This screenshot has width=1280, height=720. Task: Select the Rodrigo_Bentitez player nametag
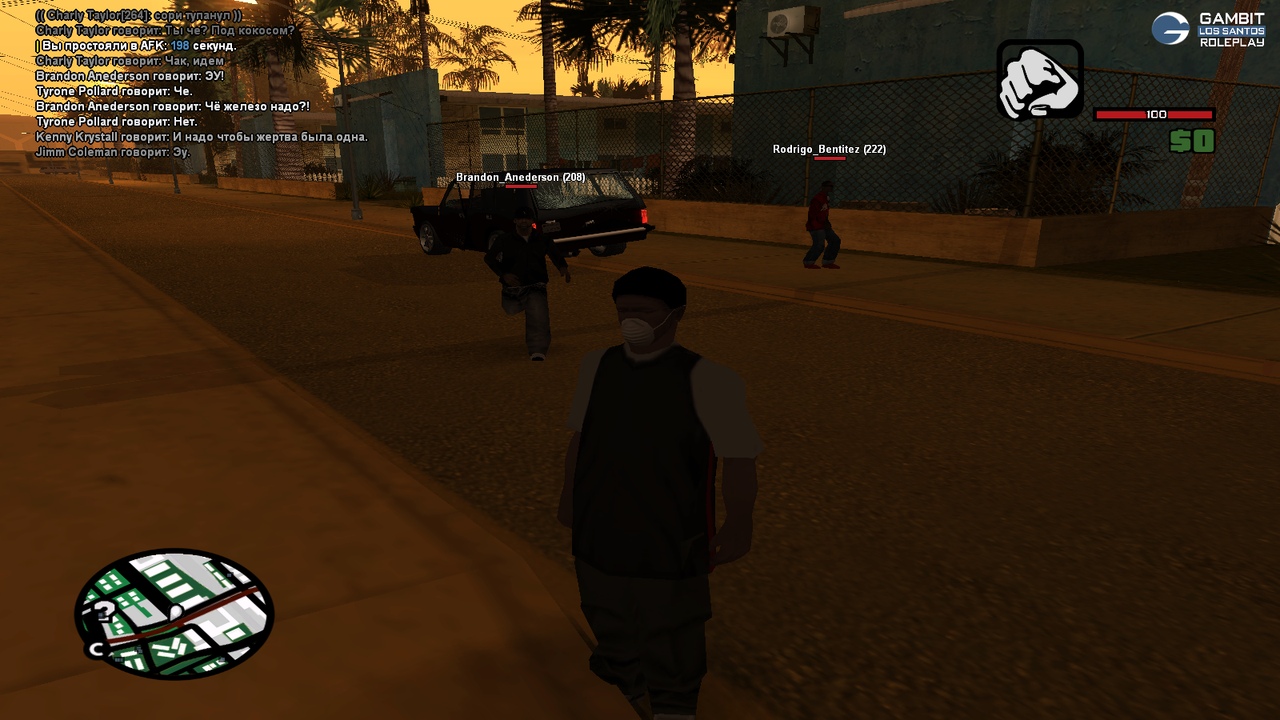pos(829,149)
